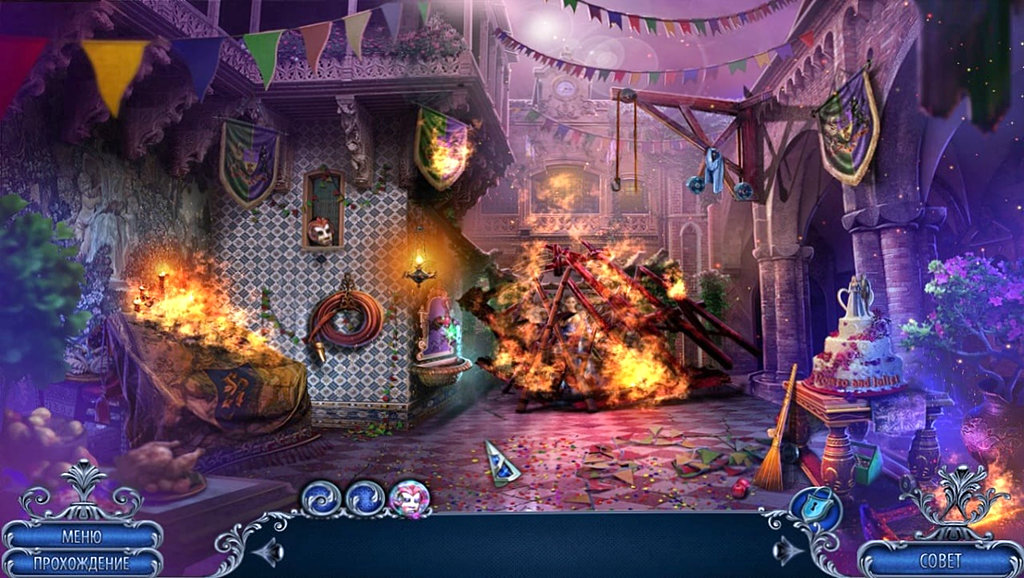Use the СОВЕТ hint button
1024x578 pixels.
(x=939, y=560)
